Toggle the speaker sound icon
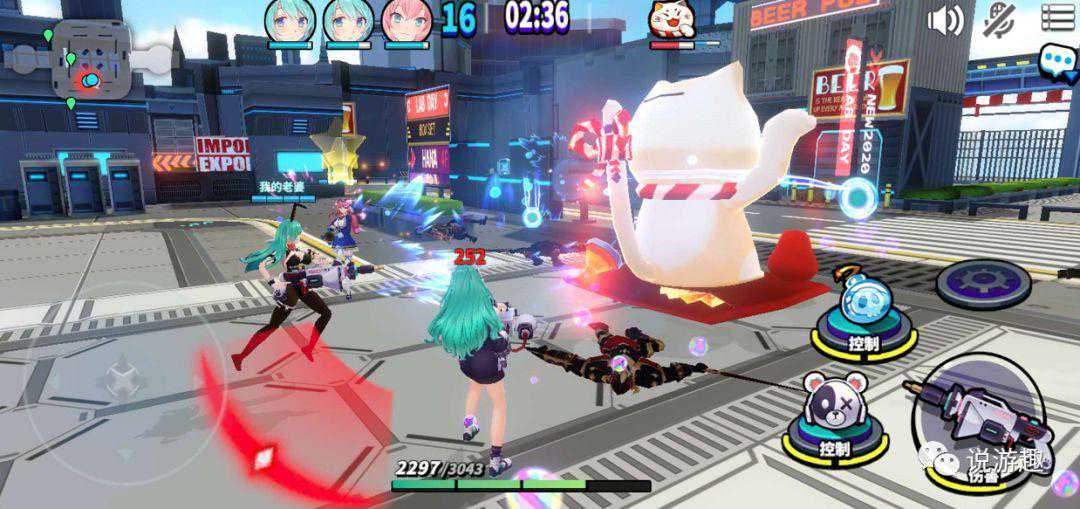 944,19
